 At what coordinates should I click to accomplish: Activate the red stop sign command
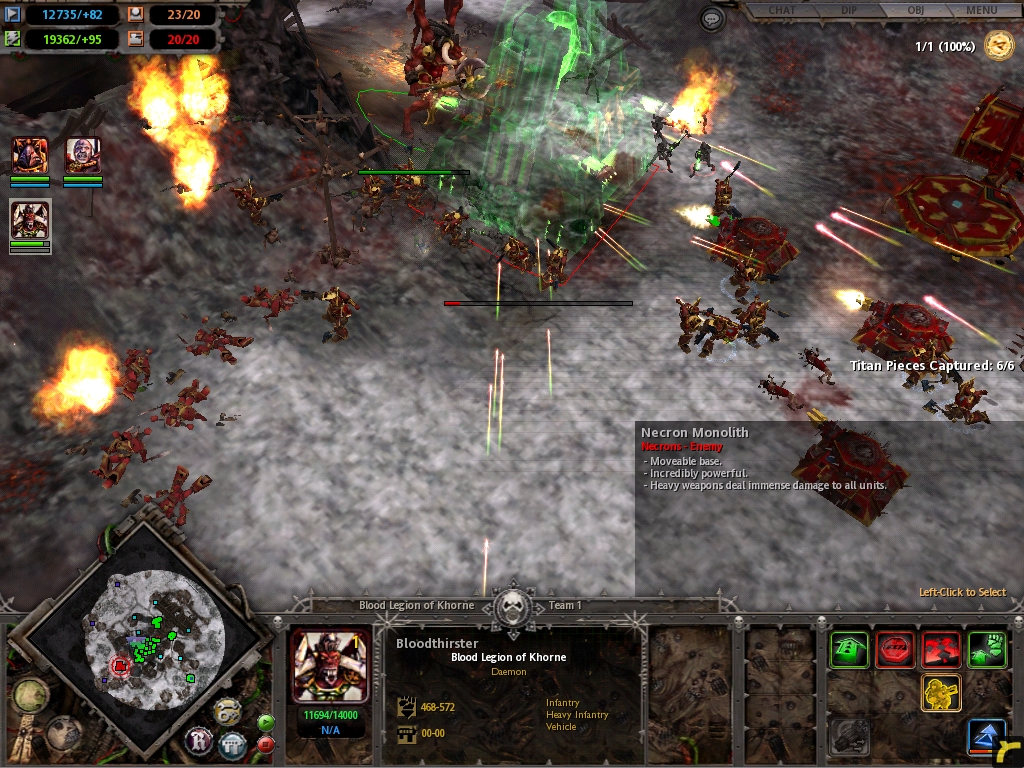click(895, 650)
